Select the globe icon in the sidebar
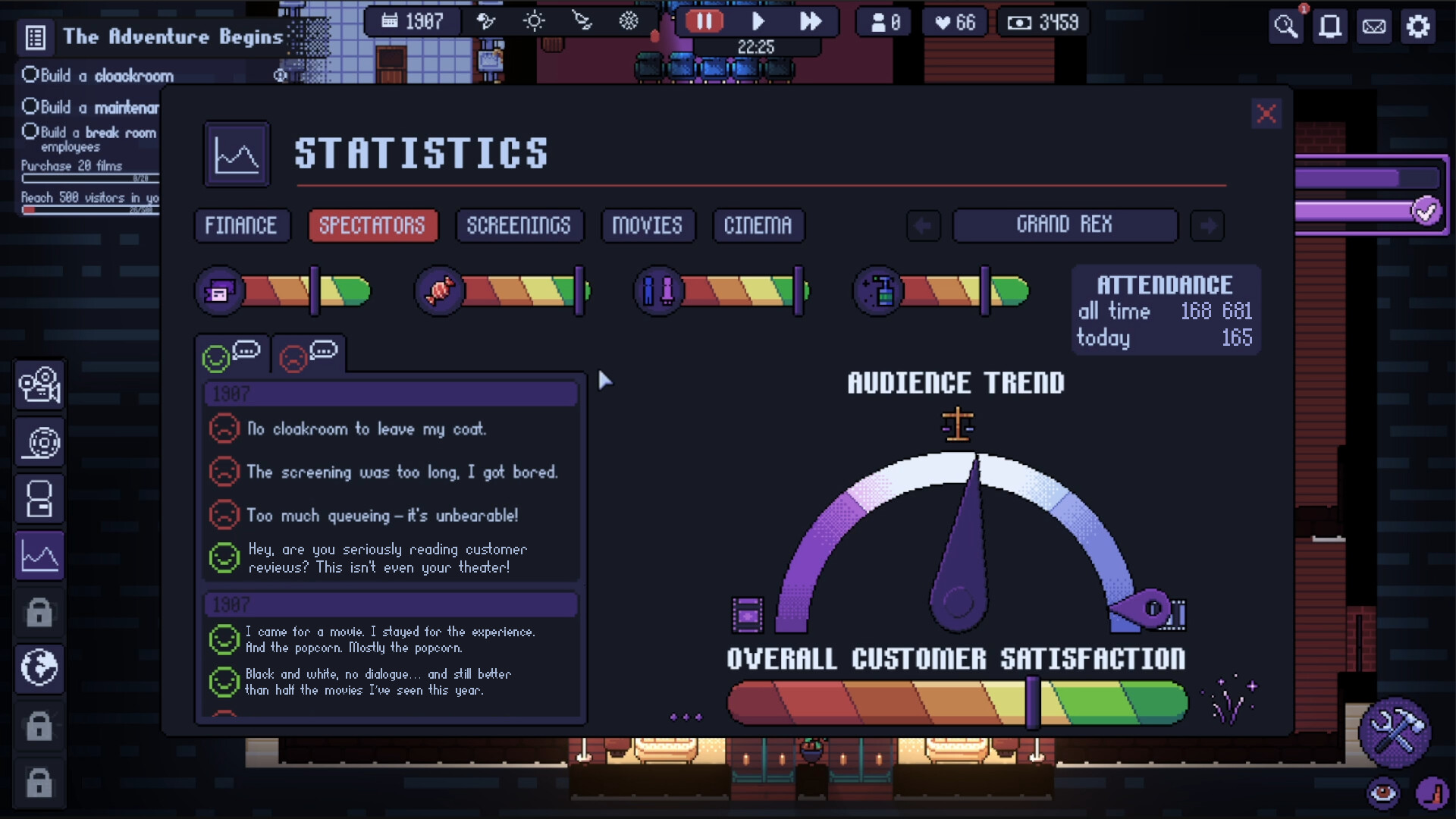This screenshot has height=819, width=1456. pyautogui.click(x=39, y=669)
